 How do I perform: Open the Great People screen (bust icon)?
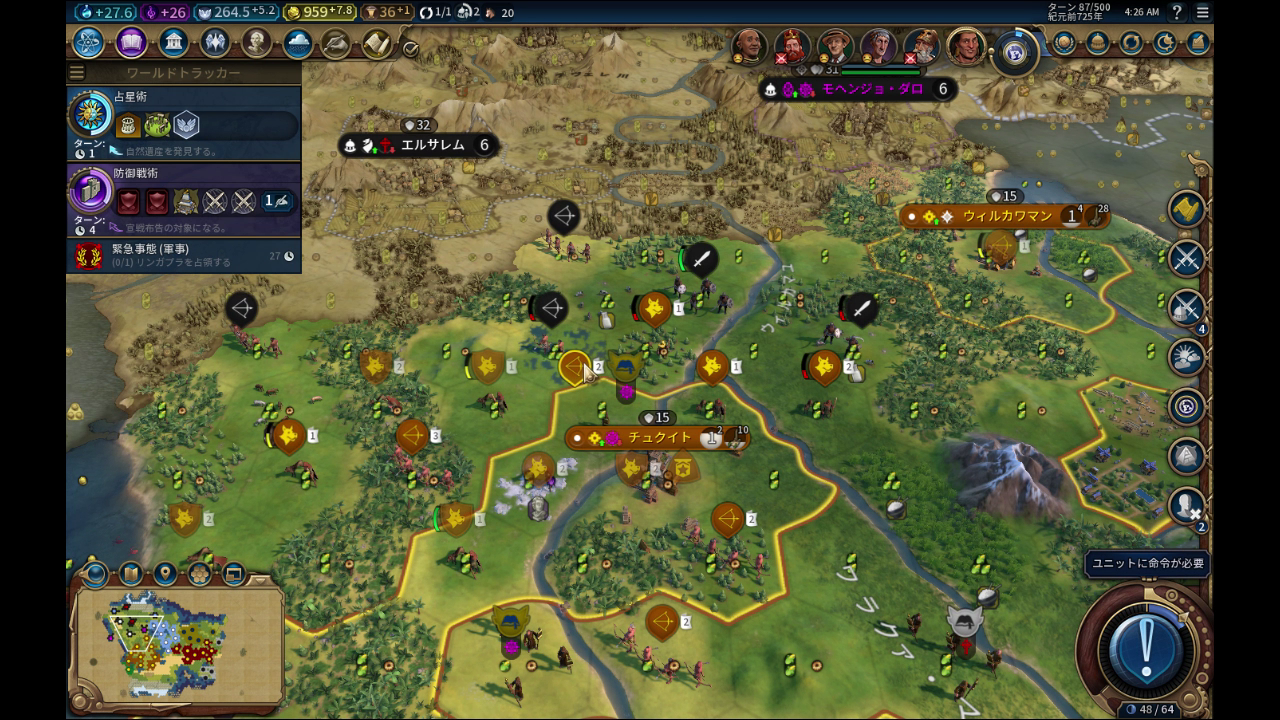[x=257, y=43]
